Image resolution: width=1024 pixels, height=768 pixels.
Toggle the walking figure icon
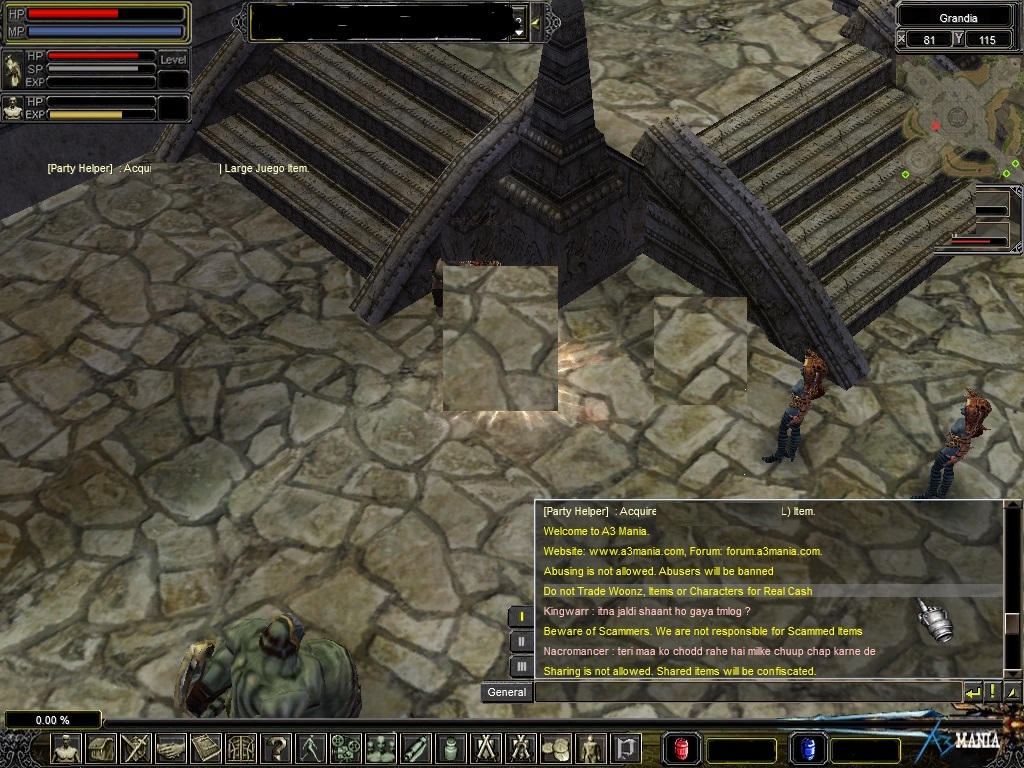pos(311,749)
